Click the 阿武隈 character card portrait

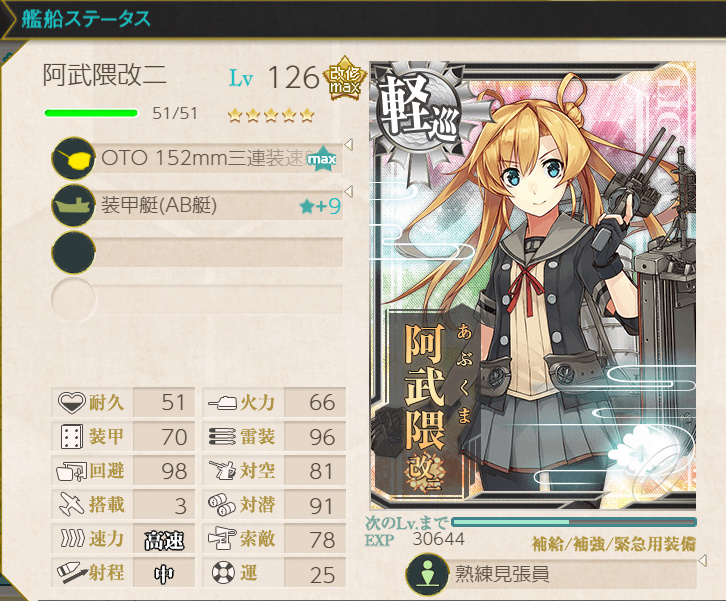(x=532, y=290)
